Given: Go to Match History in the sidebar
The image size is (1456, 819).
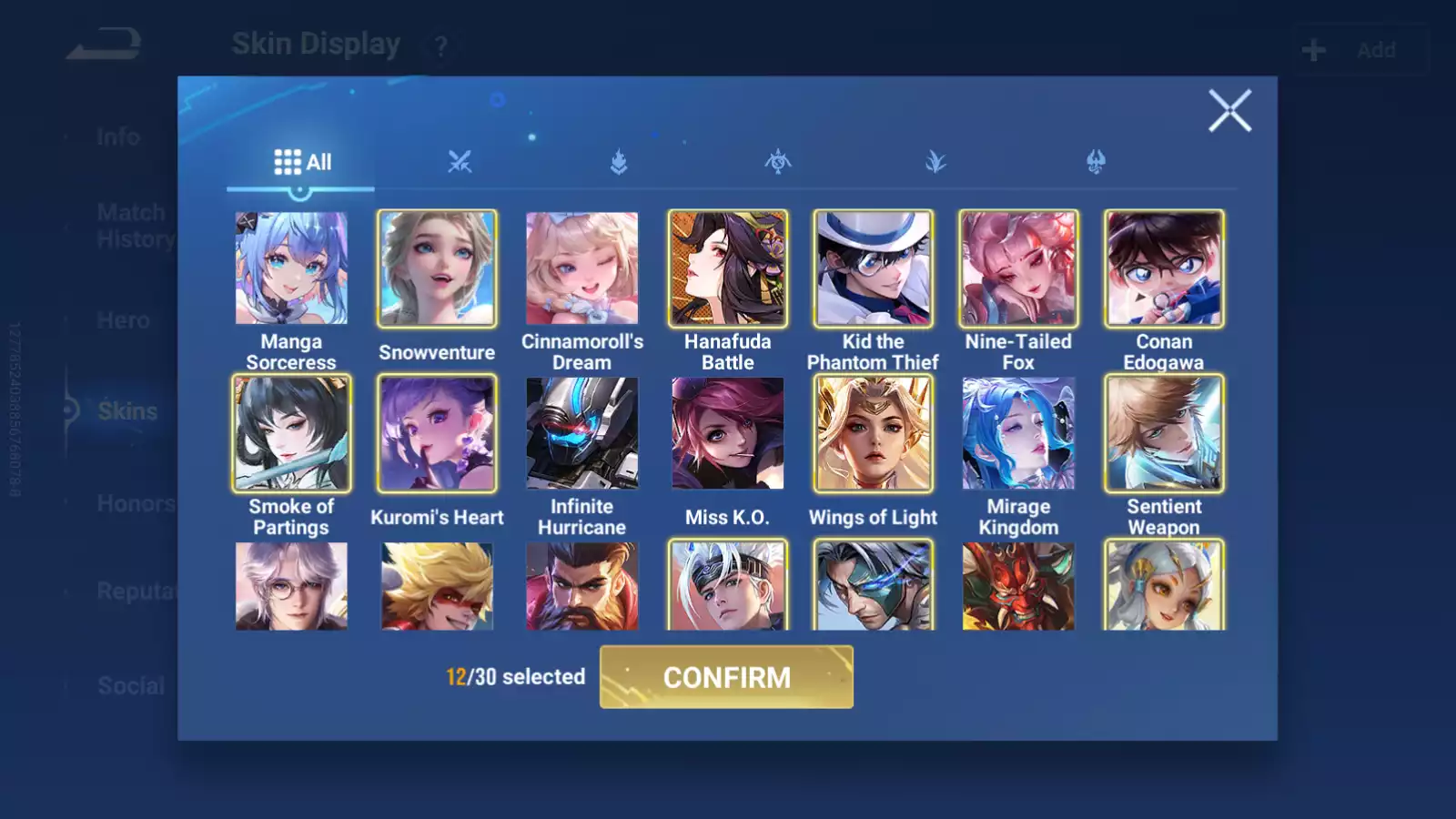Looking at the screenshot, I should 132,225.
